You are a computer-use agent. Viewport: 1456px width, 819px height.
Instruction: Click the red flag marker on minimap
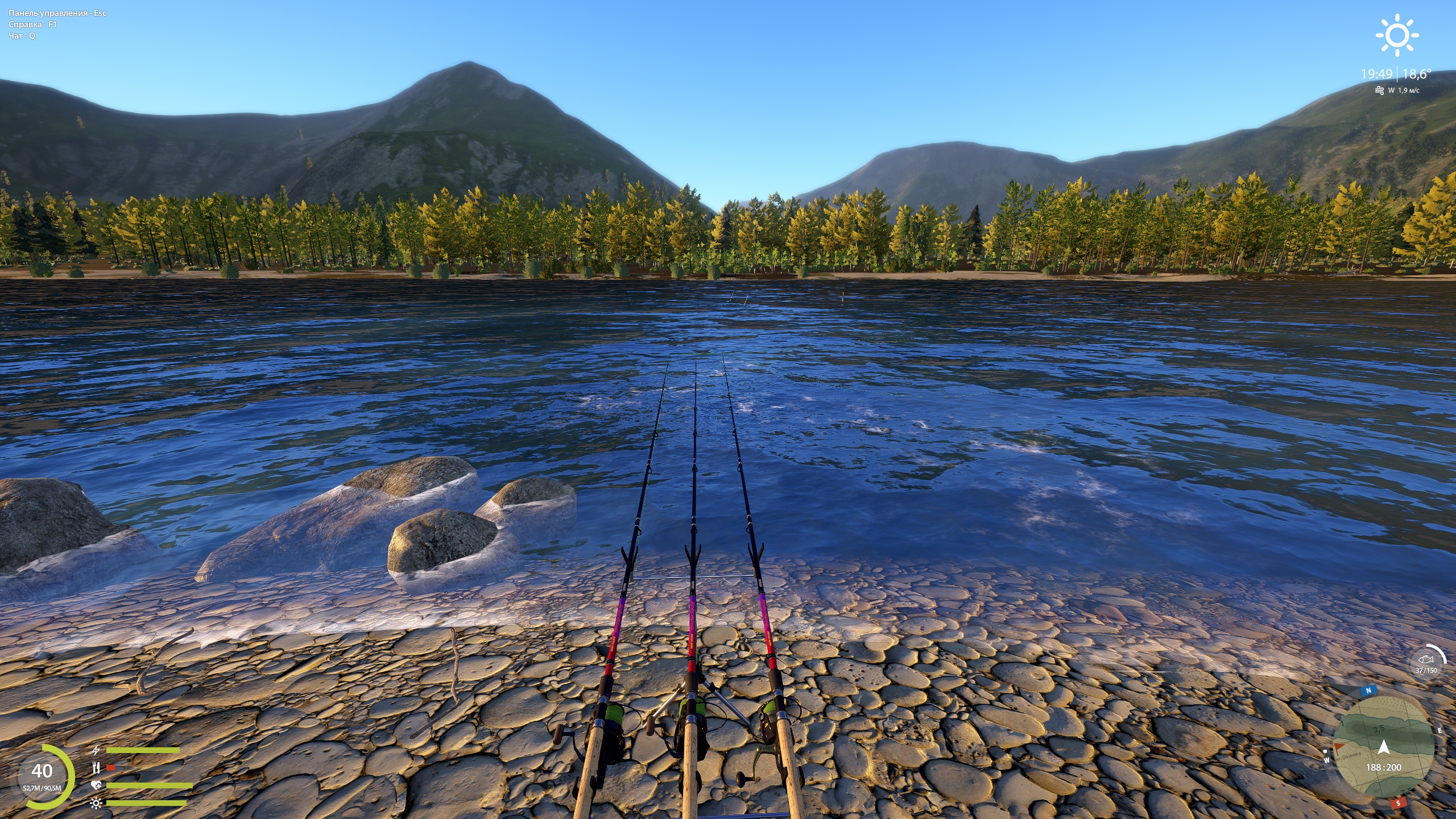(x=1340, y=746)
